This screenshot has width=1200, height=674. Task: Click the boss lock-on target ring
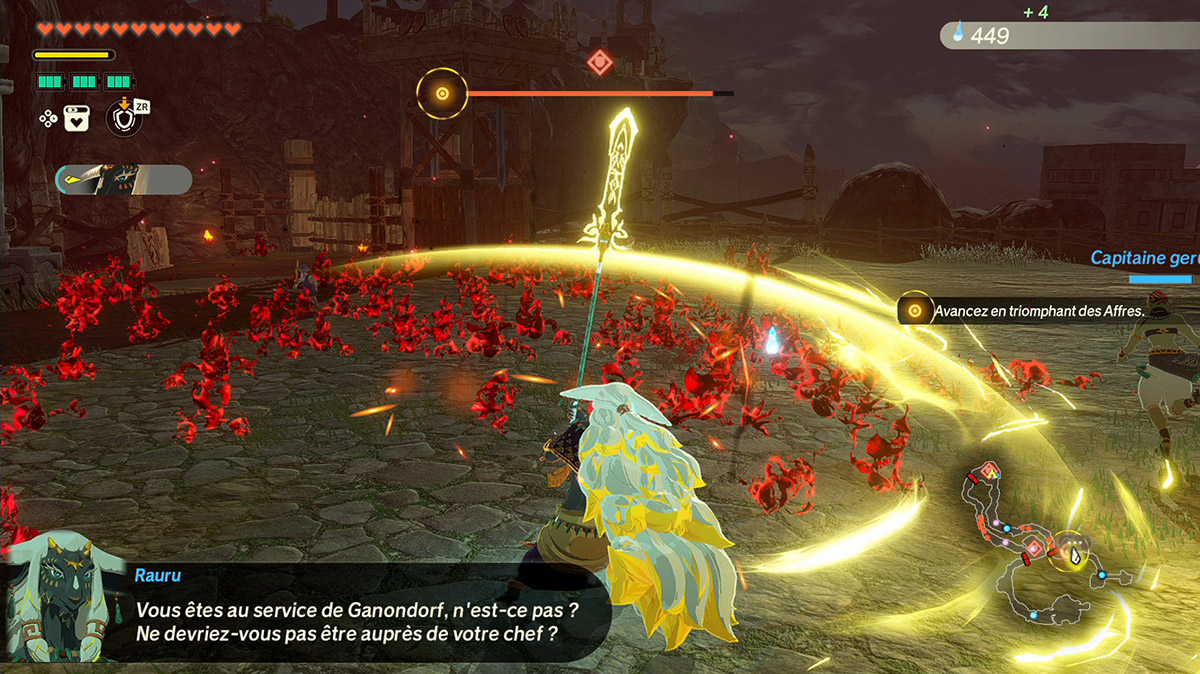(441, 94)
